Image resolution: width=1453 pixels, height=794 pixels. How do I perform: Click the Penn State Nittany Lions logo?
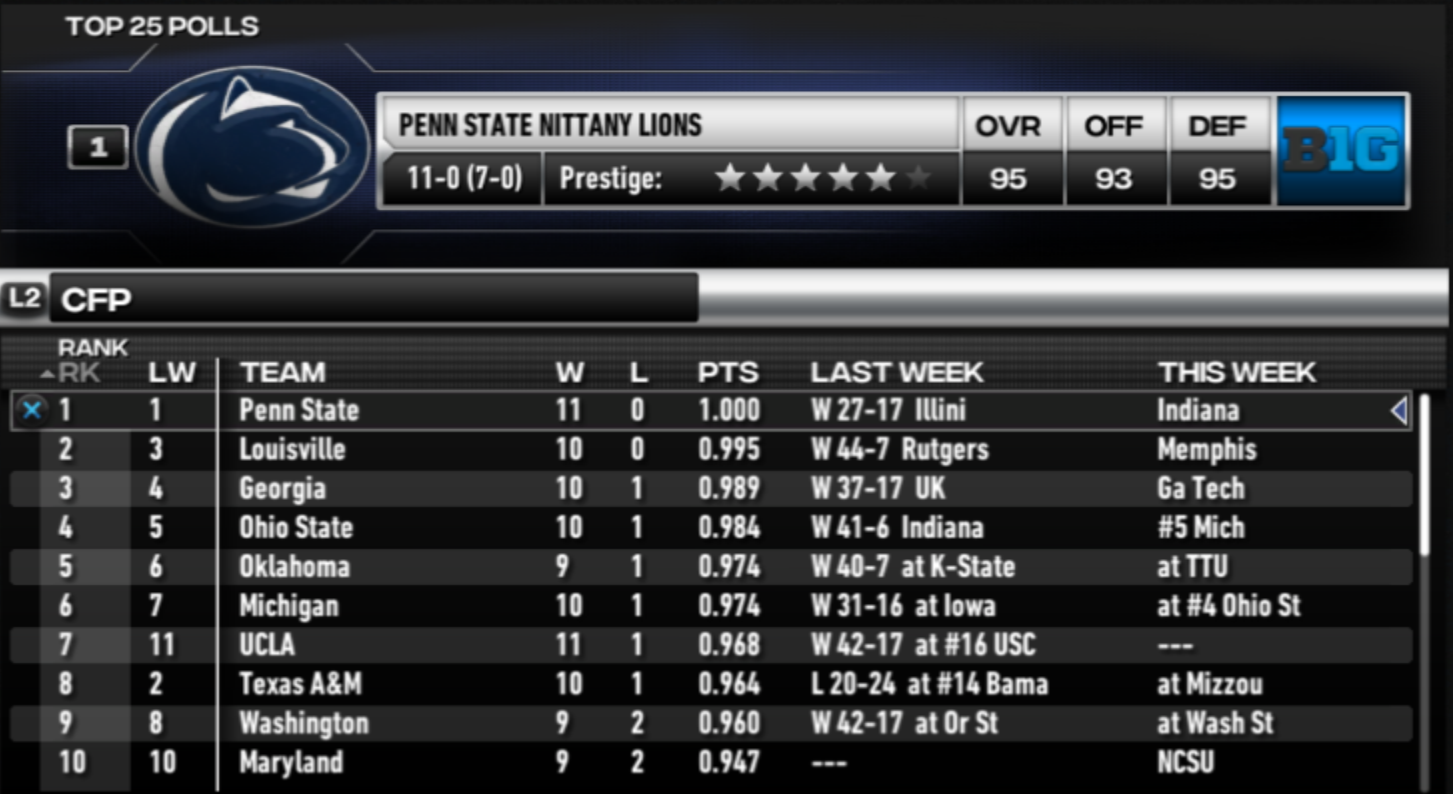[x=253, y=147]
